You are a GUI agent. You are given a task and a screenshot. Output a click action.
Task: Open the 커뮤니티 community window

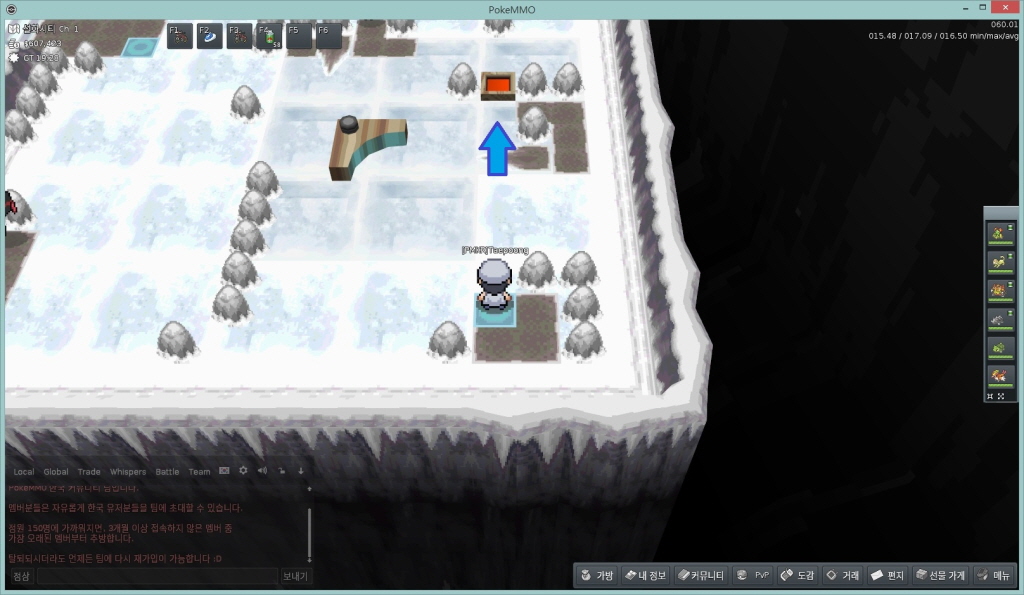(x=698, y=575)
